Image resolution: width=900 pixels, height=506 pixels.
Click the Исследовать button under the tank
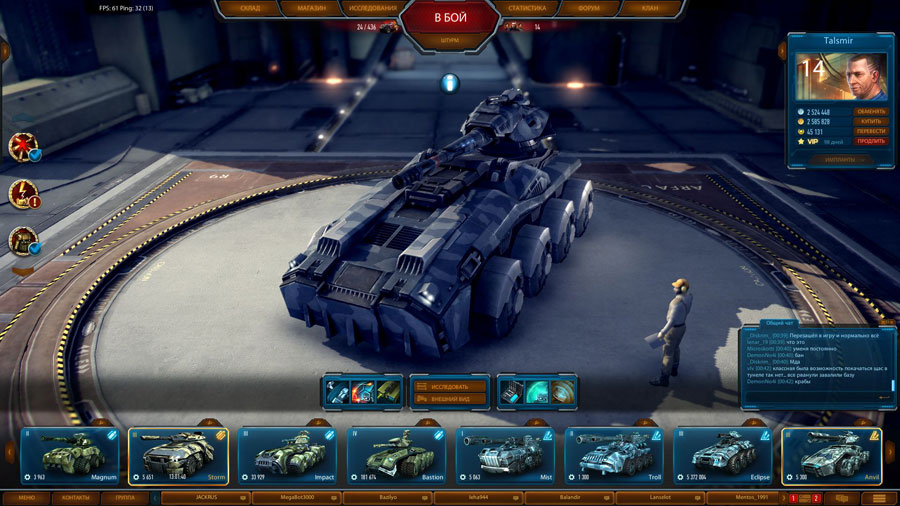(x=449, y=386)
